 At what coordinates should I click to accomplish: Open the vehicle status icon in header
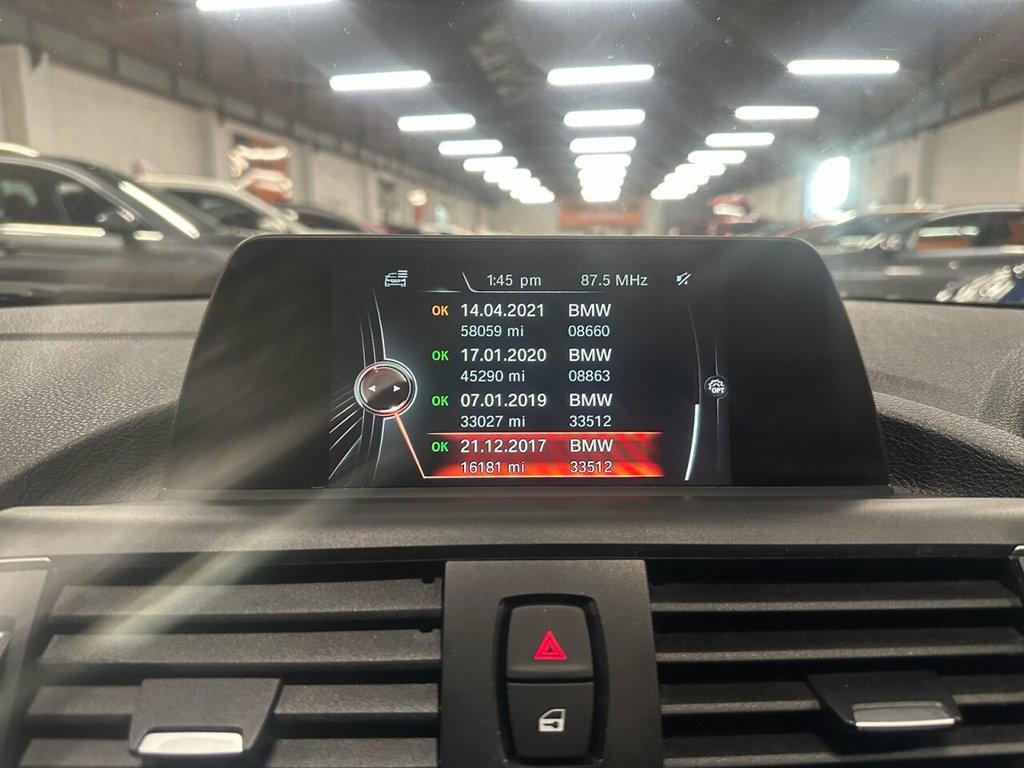[x=396, y=279]
